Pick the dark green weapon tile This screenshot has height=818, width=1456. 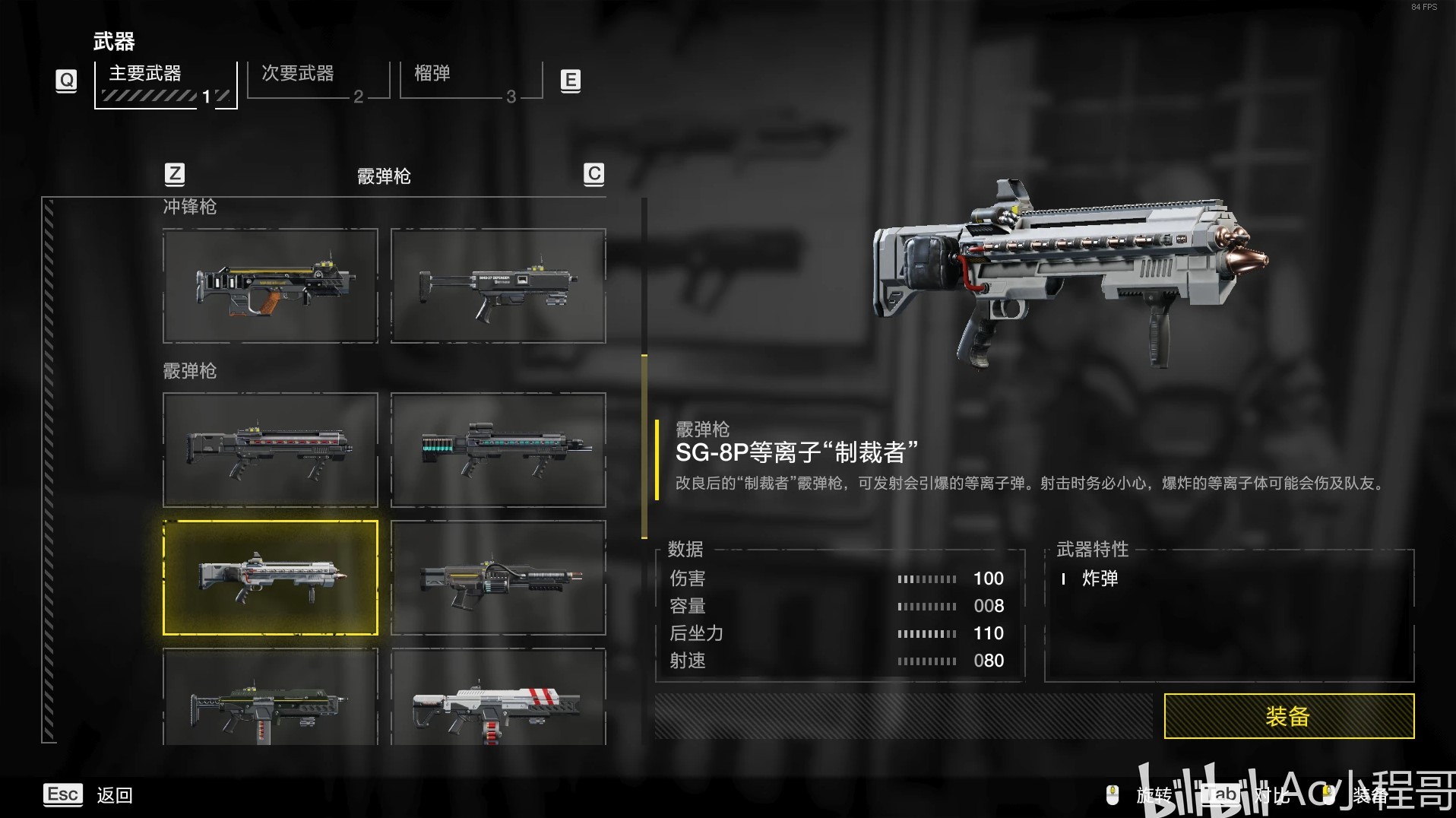click(271, 699)
